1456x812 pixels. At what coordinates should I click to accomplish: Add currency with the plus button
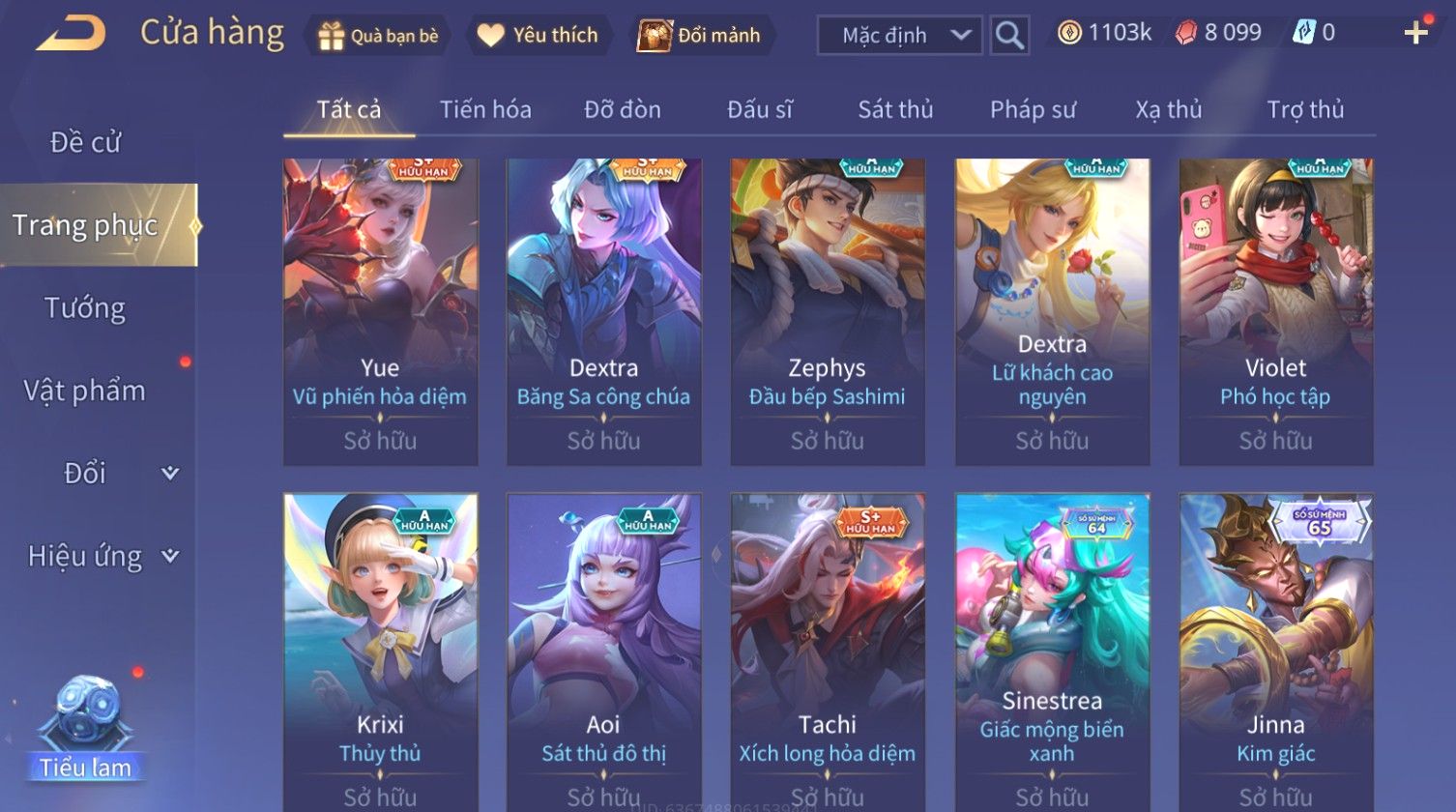click(x=1415, y=33)
